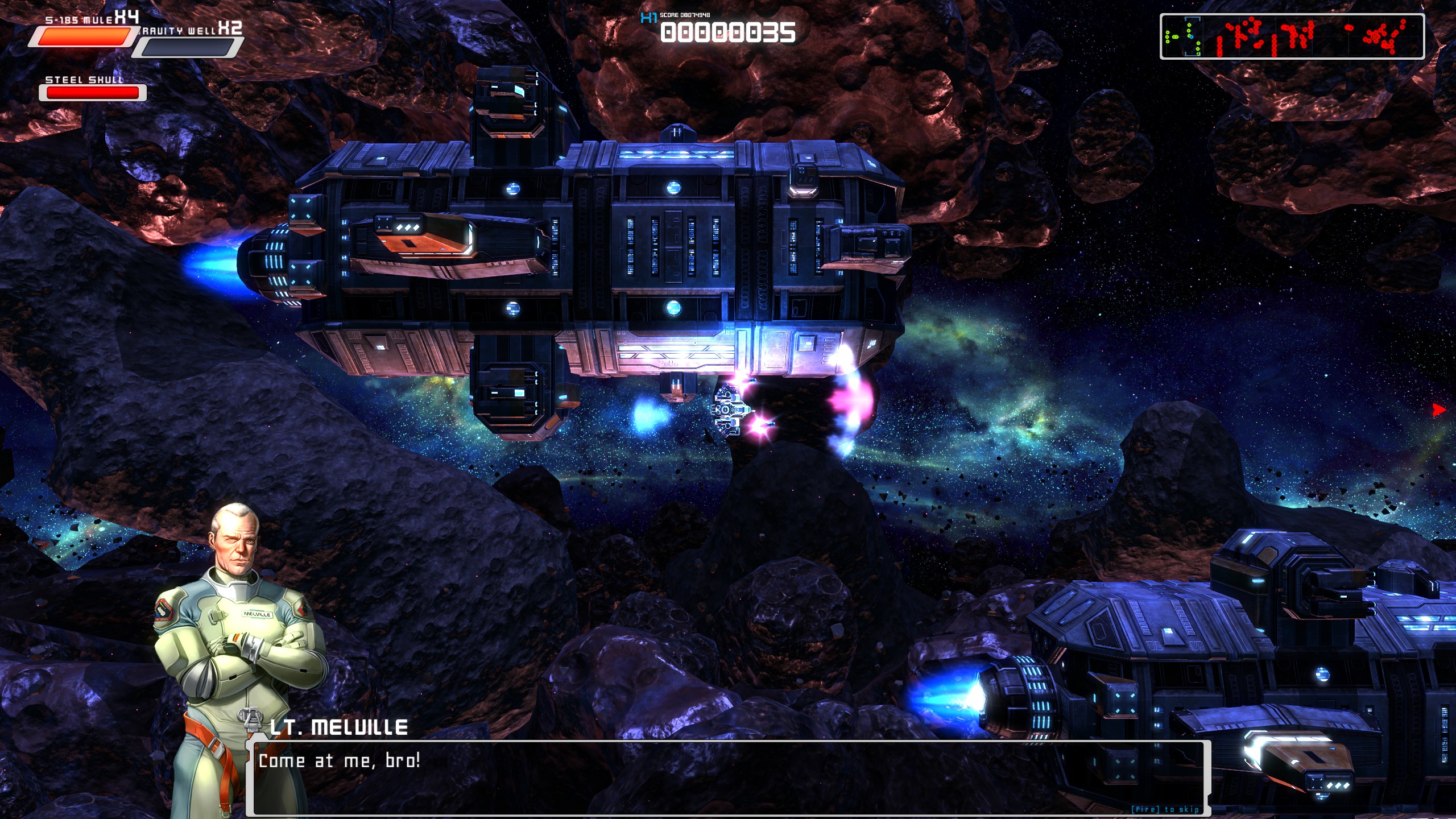Click the STEEL SKULL red health bar
Viewport: 1456px width, 819px height.
[91, 92]
